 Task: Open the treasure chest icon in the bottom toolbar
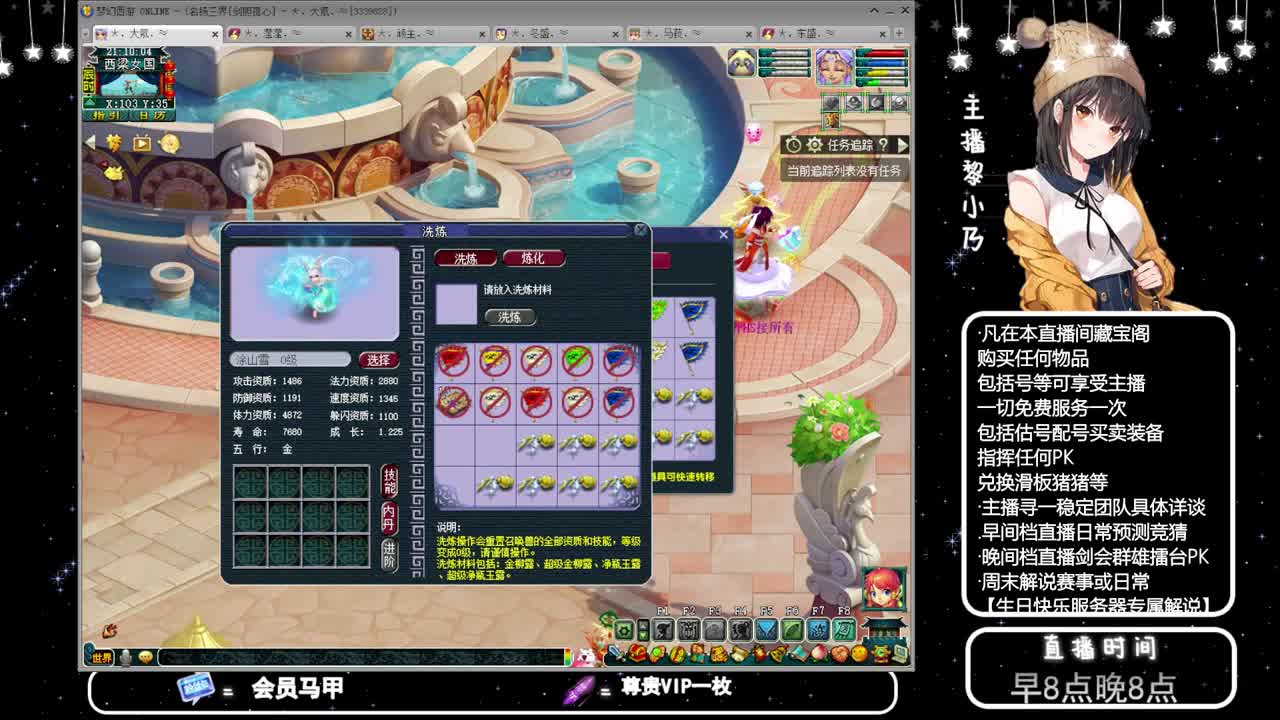pyautogui.click(x=637, y=652)
